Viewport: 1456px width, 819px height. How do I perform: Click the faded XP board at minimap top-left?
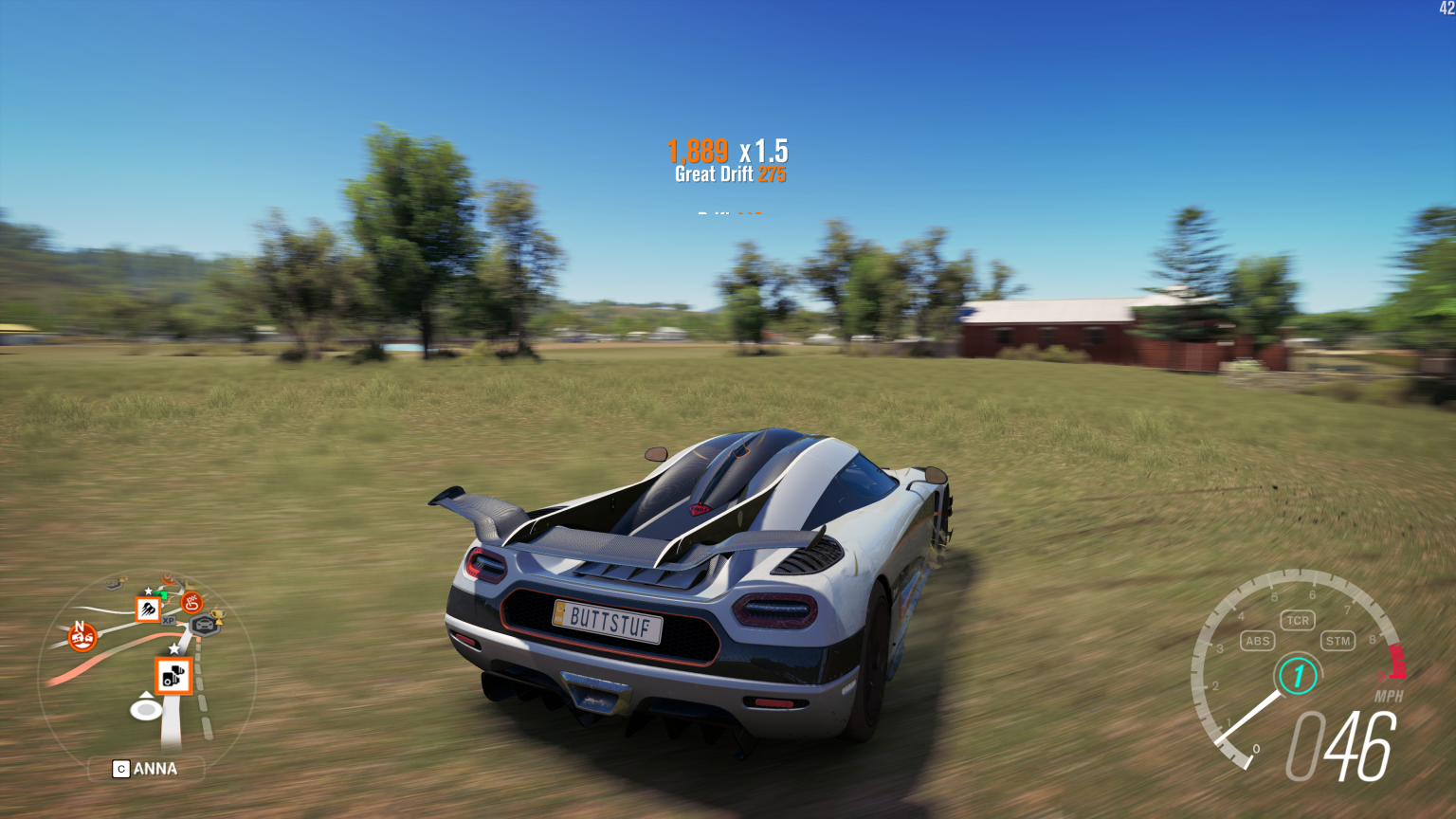[109, 582]
